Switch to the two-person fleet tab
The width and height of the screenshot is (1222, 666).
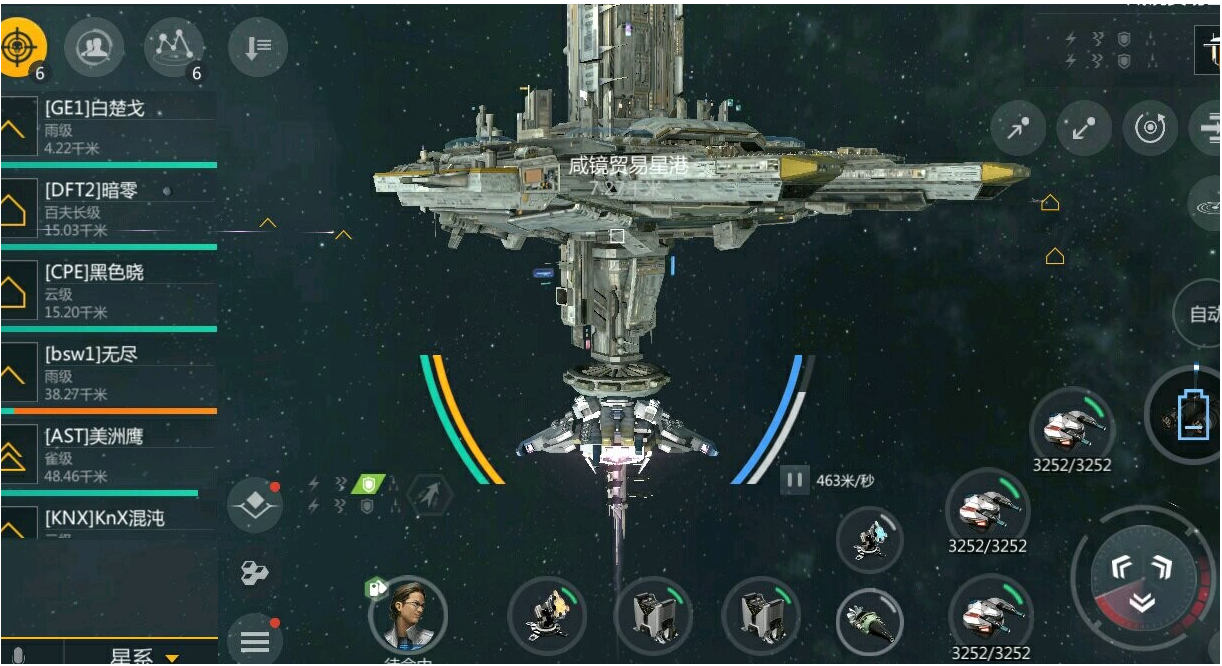(95, 46)
